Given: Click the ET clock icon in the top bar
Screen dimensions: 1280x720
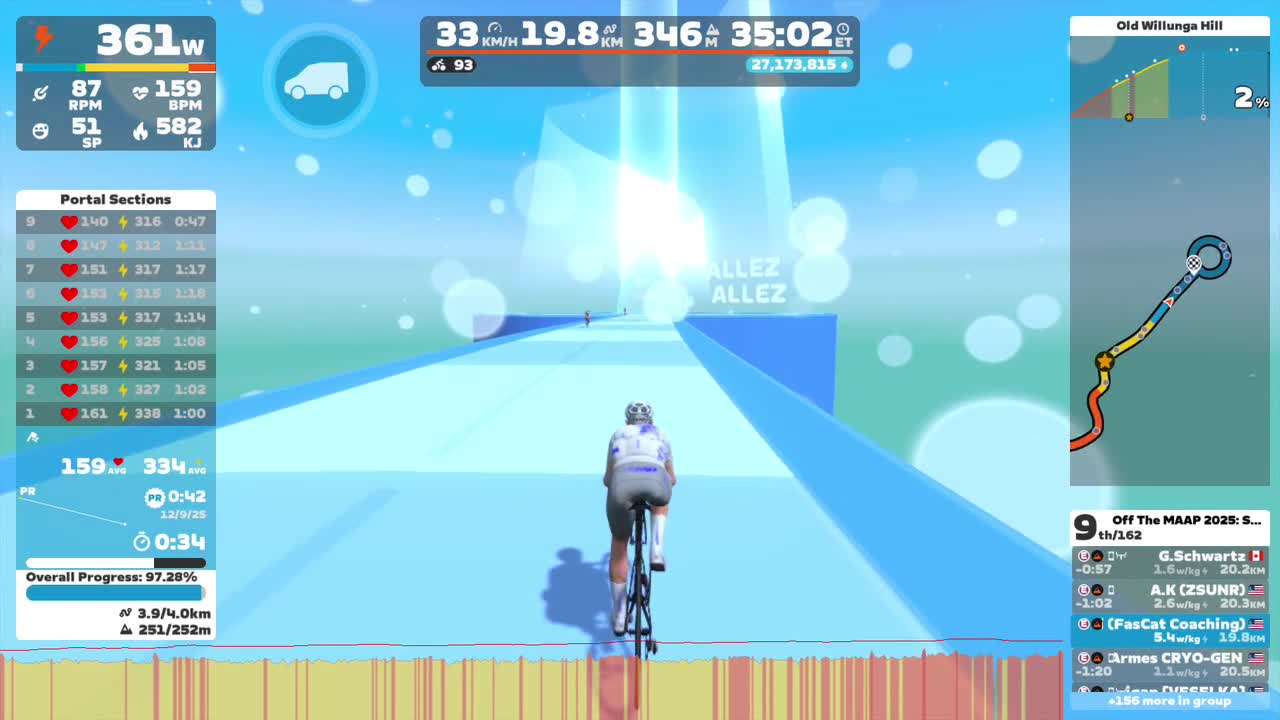Looking at the screenshot, I should tap(842, 29).
